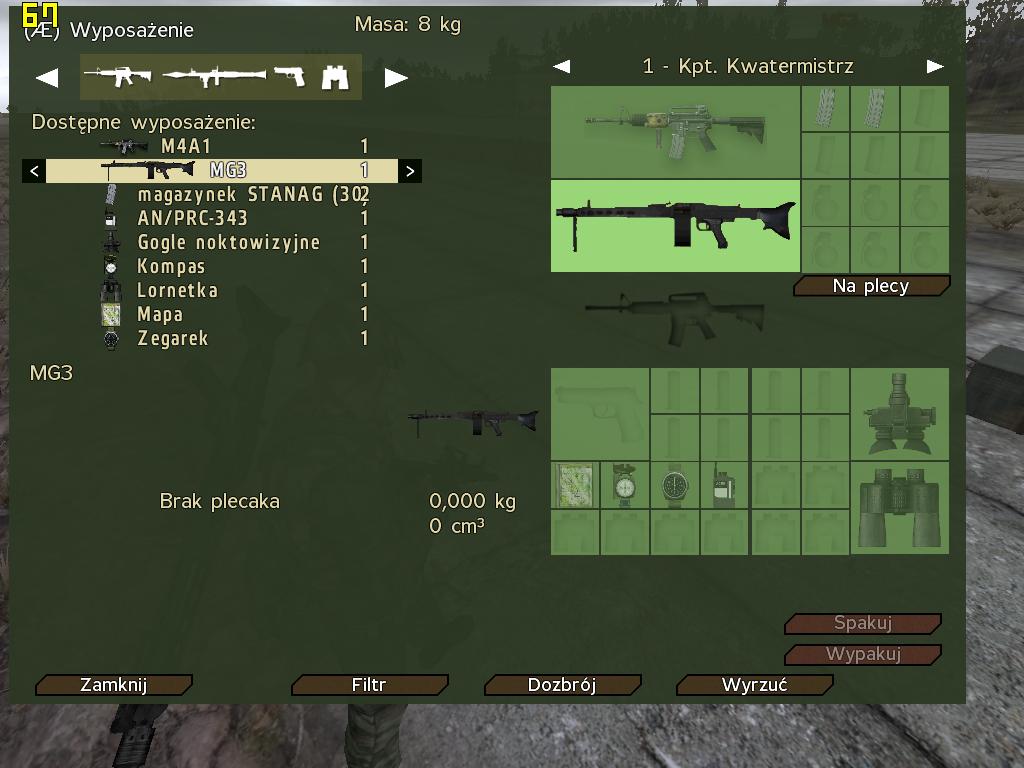Open the Filtr option
The width and height of the screenshot is (1024, 768).
point(369,685)
